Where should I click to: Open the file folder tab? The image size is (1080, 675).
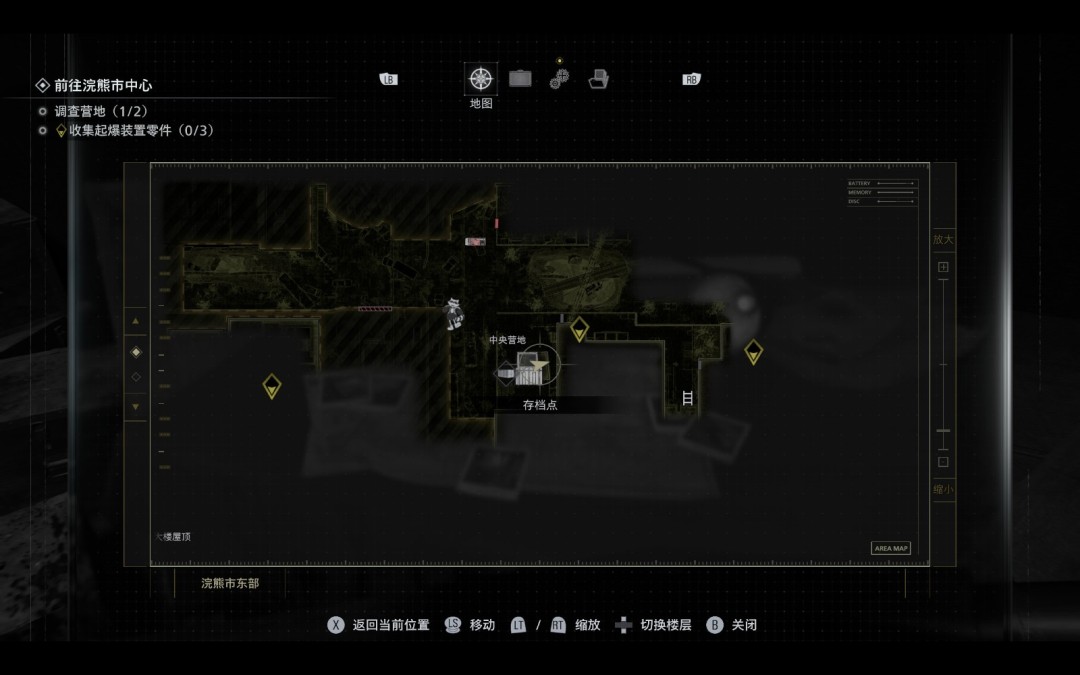[x=598, y=79]
